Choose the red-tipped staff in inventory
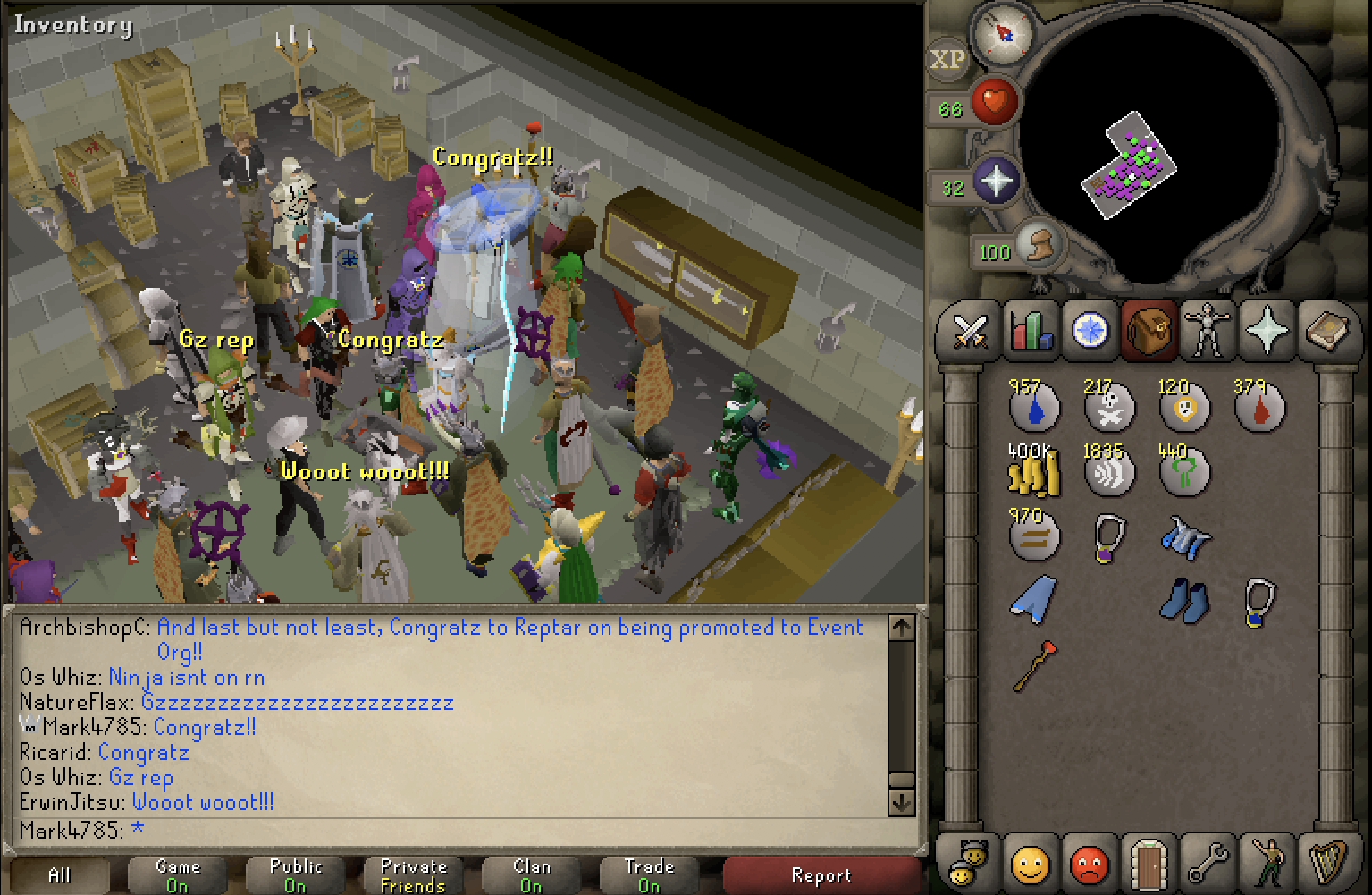Screen dimensions: 1372x895 tap(1034, 665)
